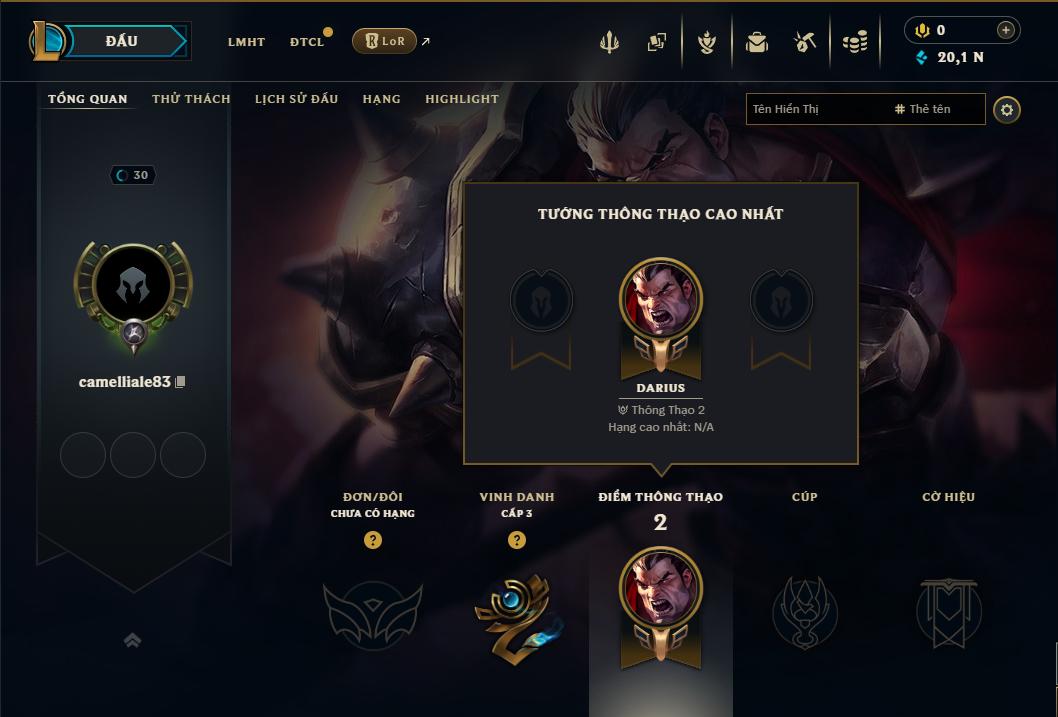Open the LMHT game tab
This screenshot has width=1058, height=717.
coord(246,42)
